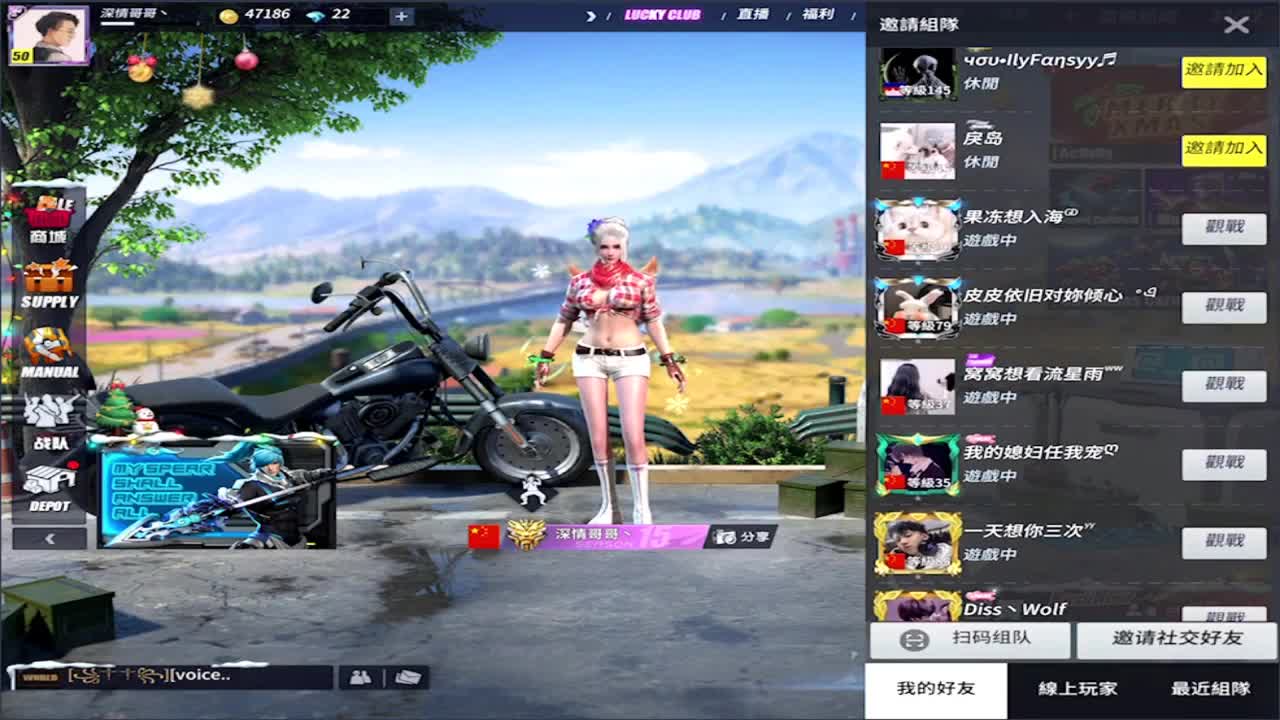Click 邀請加入 next to 戾岛
Viewport: 1280px width, 720px height.
tap(1223, 150)
